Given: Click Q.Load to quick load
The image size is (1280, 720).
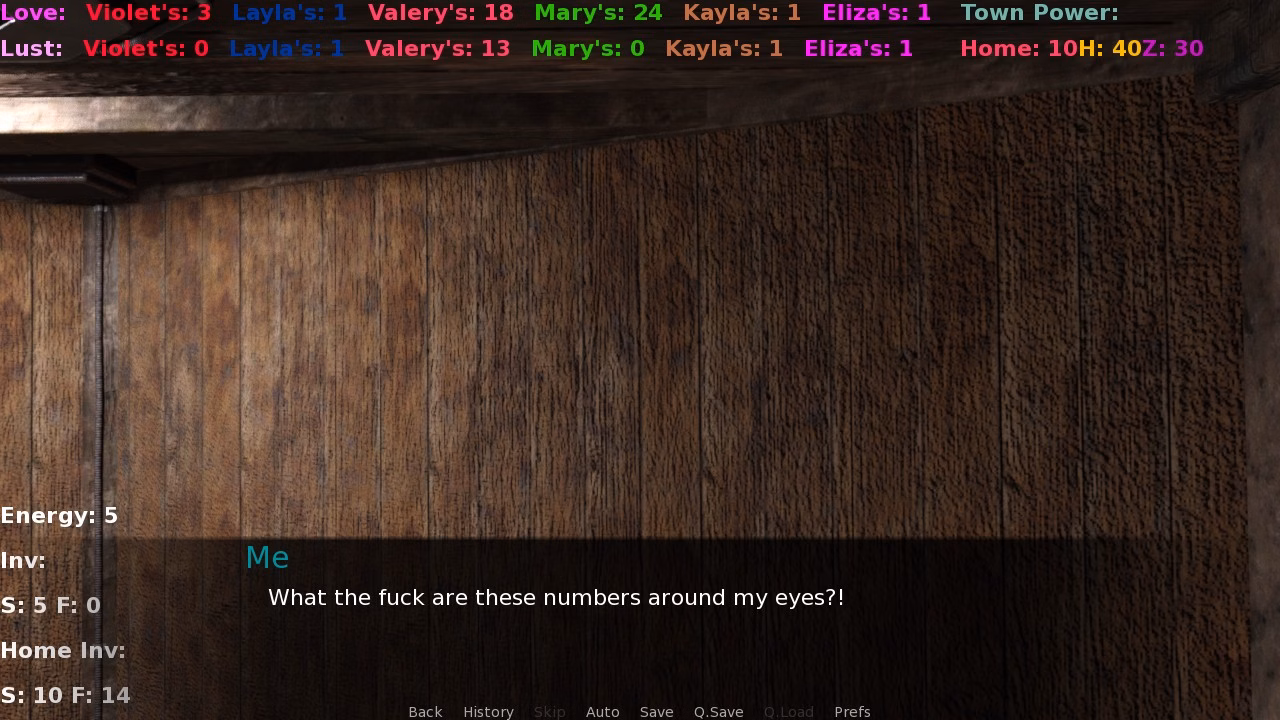Looking at the screenshot, I should (x=788, y=711).
